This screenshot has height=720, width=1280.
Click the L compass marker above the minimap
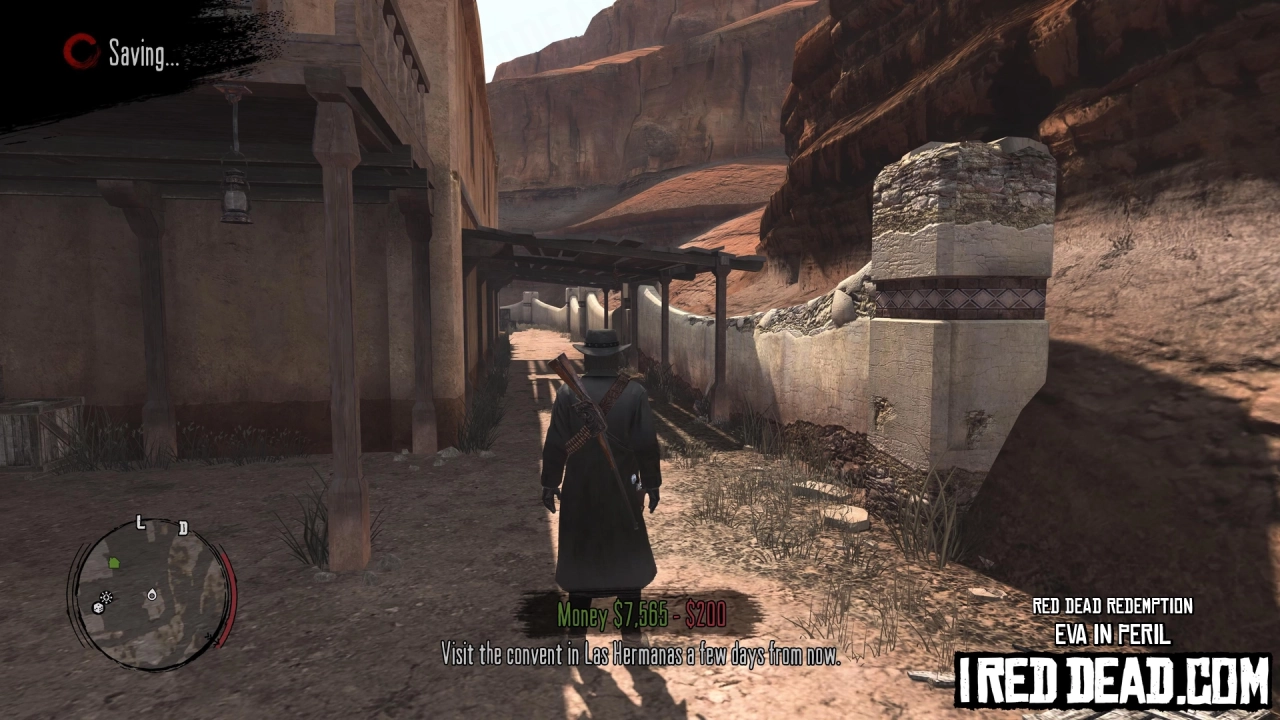tap(140, 521)
